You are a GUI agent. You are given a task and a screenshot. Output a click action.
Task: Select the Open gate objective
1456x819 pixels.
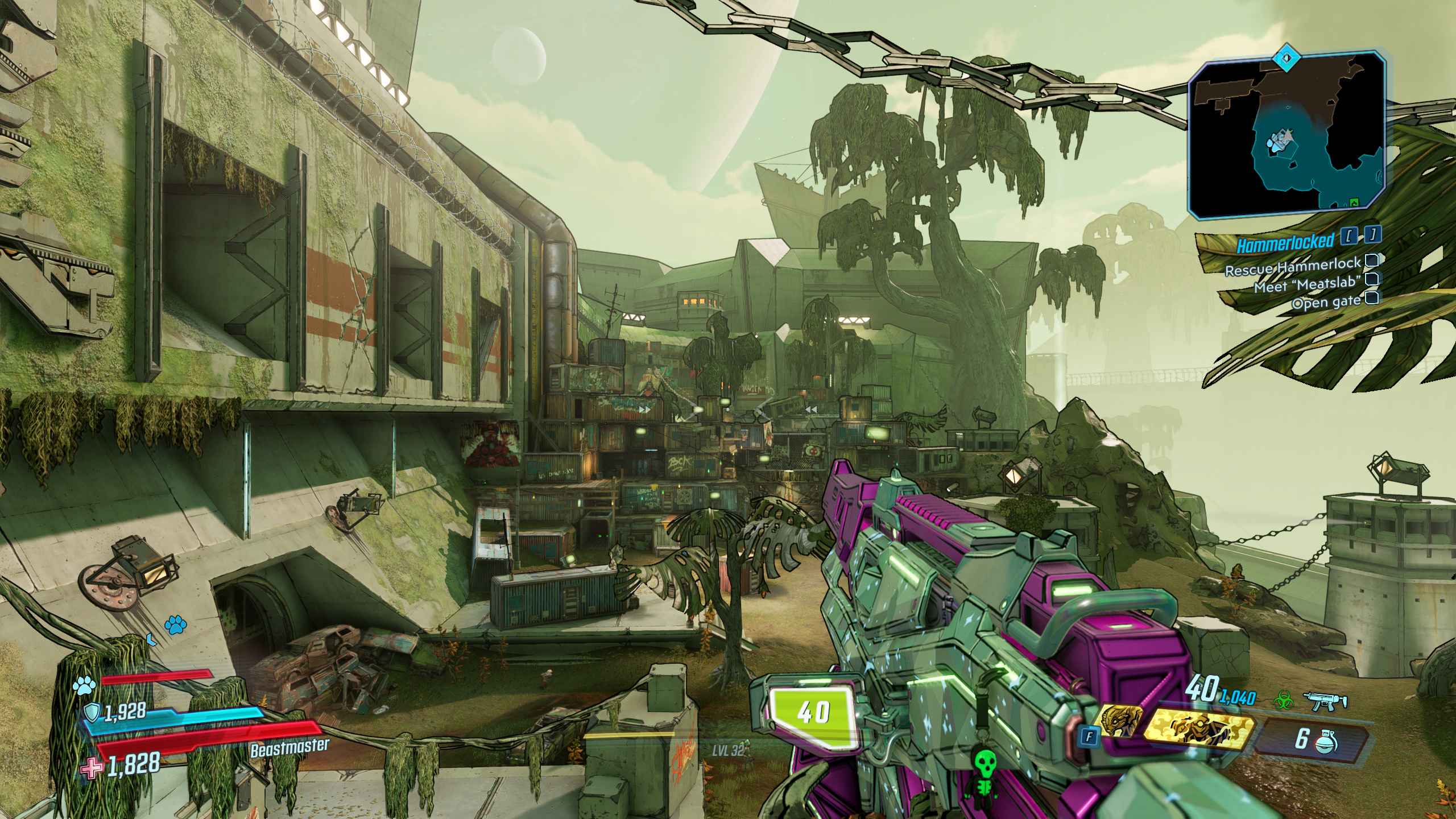pyautogui.click(x=1325, y=301)
